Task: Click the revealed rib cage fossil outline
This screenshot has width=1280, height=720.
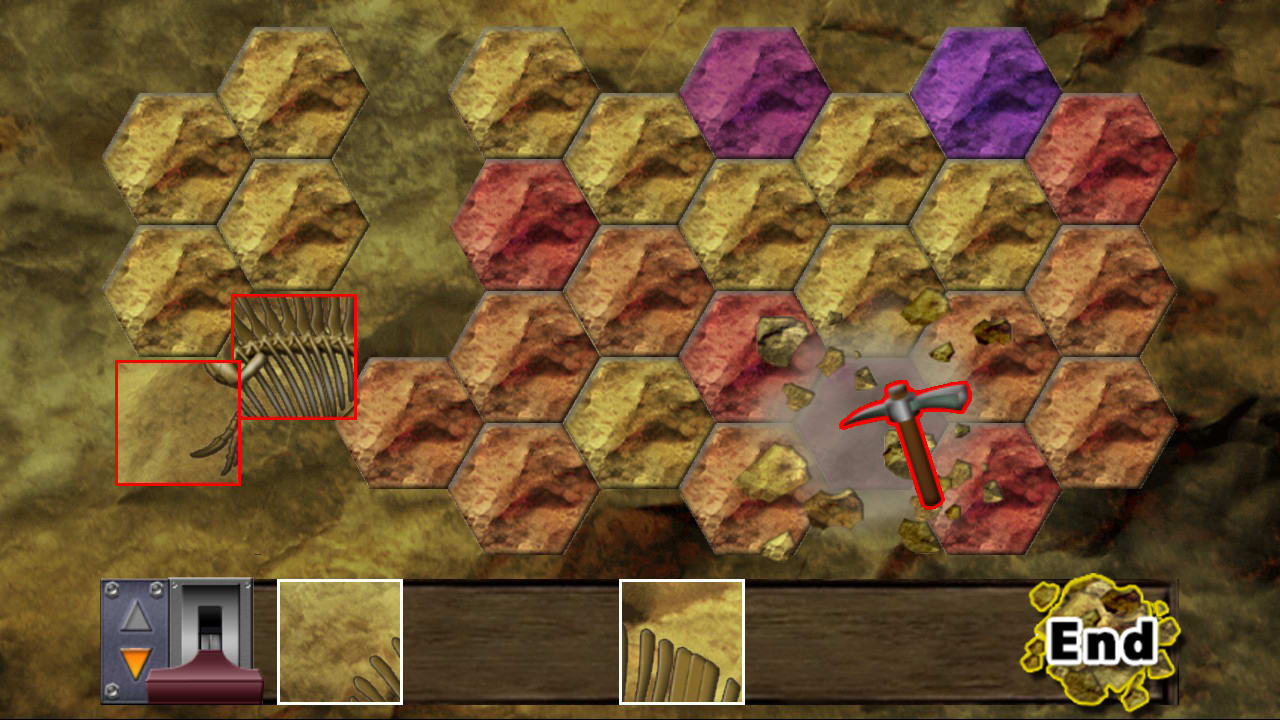Action: [x=294, y=355]
